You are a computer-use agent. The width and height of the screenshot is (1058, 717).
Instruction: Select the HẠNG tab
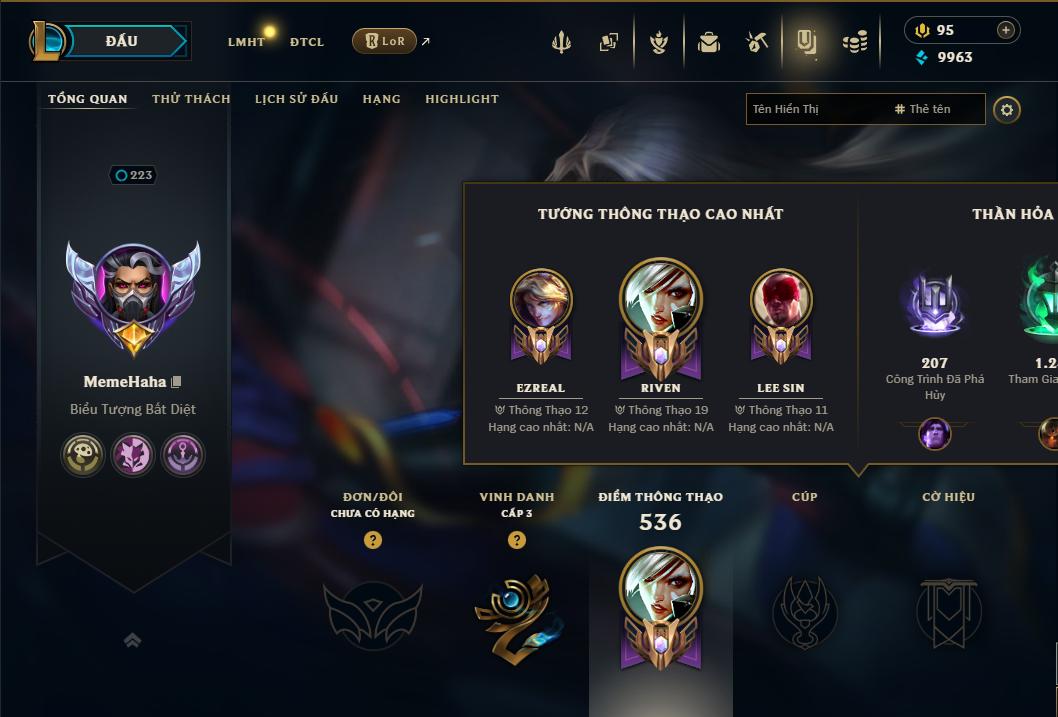click(381, 99)
